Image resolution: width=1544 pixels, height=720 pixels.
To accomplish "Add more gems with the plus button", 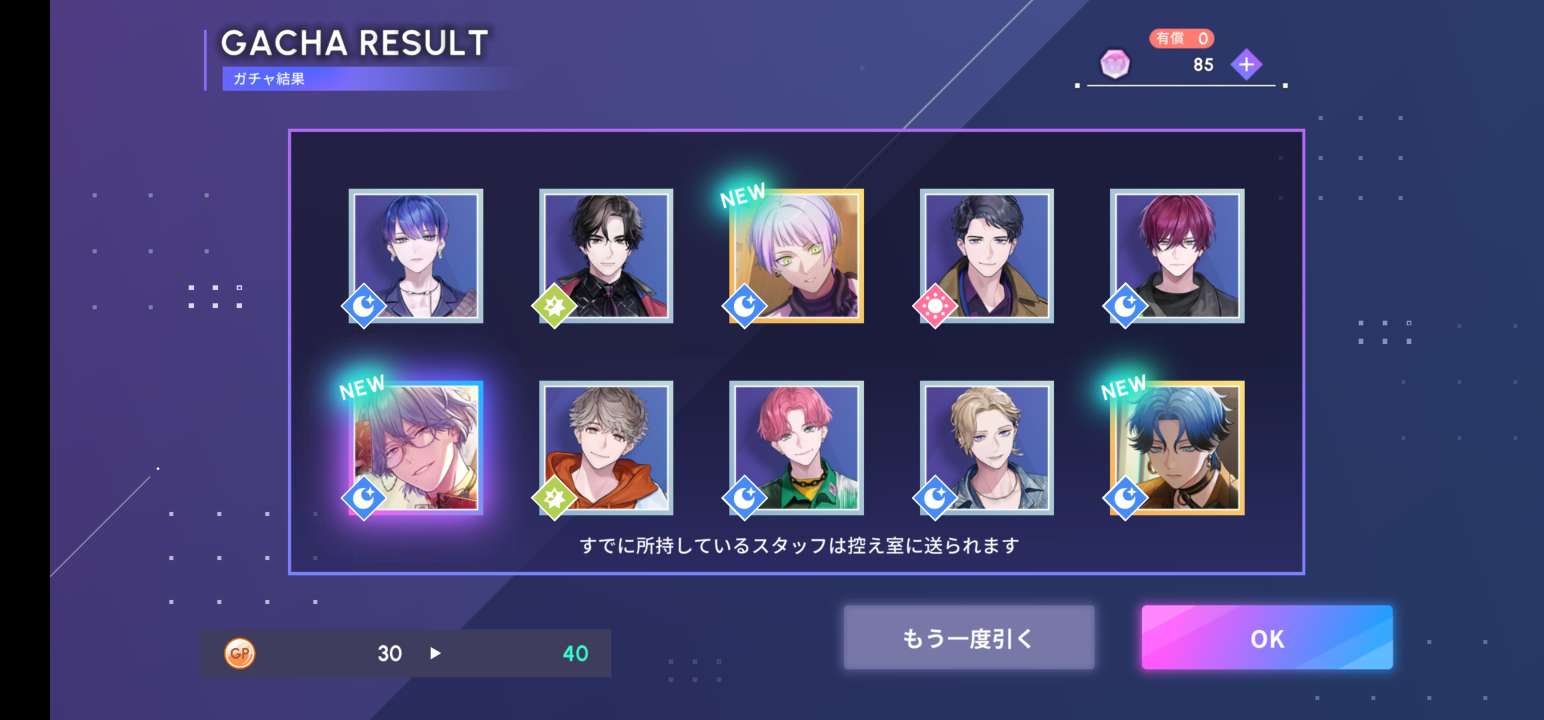I will coord(1246,65).
